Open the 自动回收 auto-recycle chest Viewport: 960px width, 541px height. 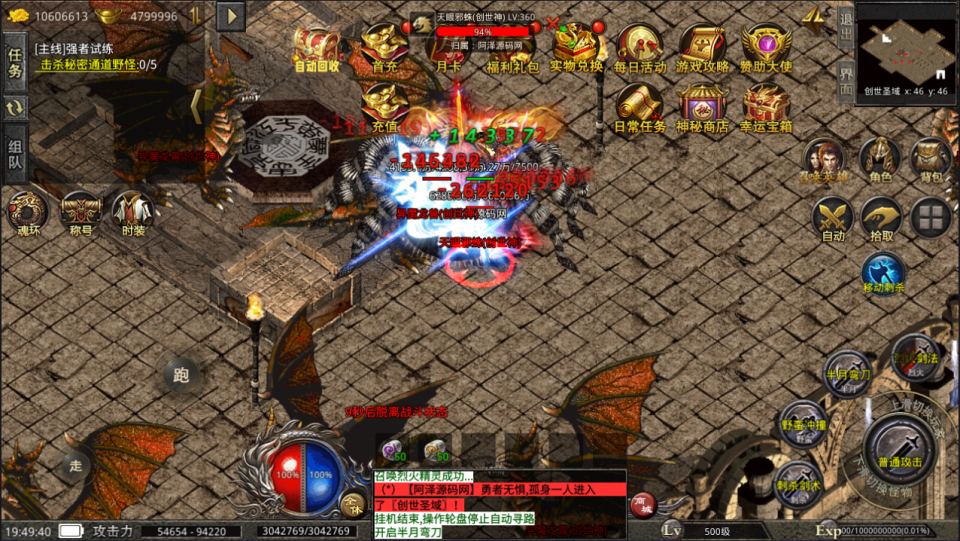[317, 47]
